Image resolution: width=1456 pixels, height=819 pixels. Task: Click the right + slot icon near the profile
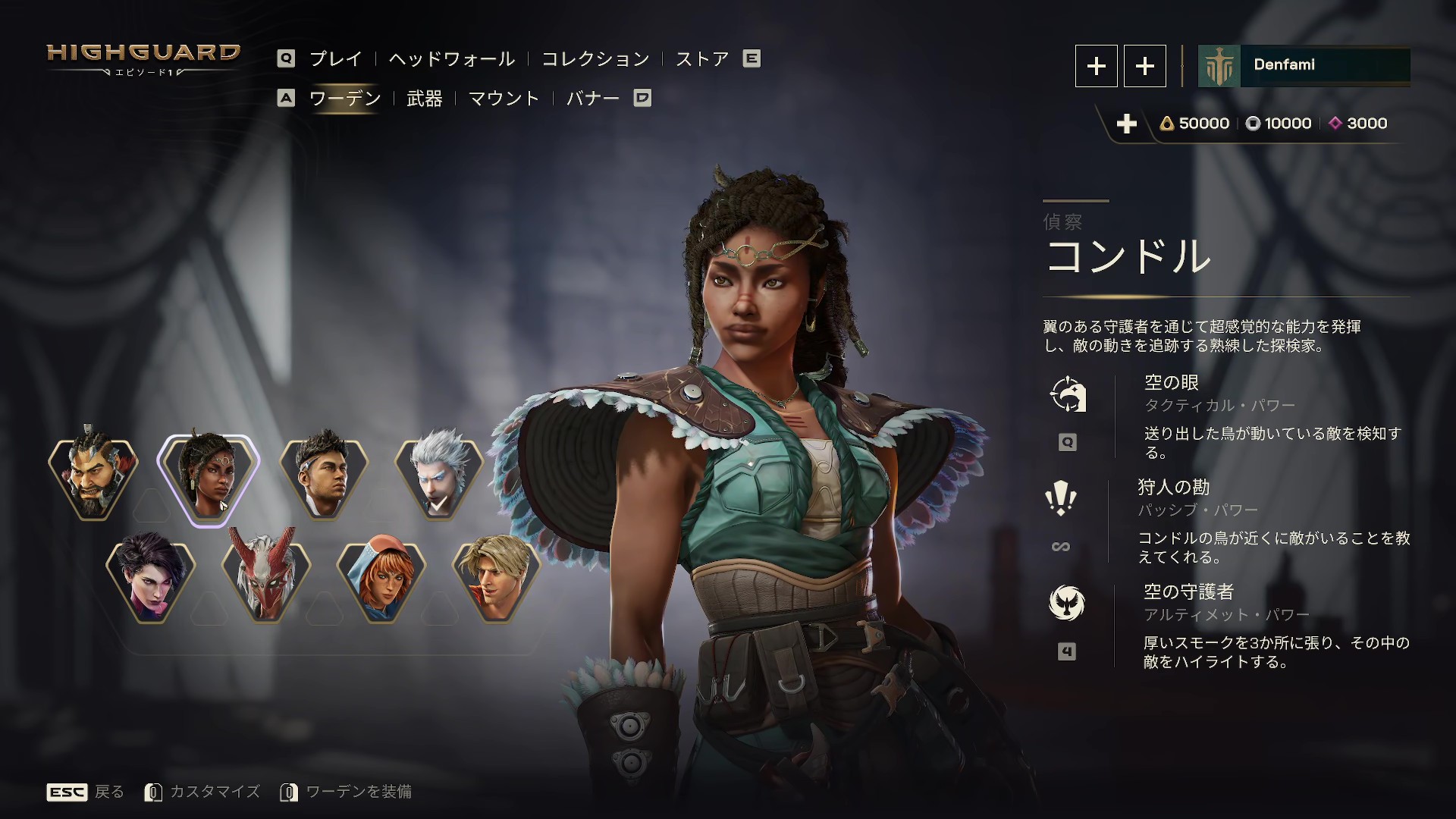tap(1145, 66)
